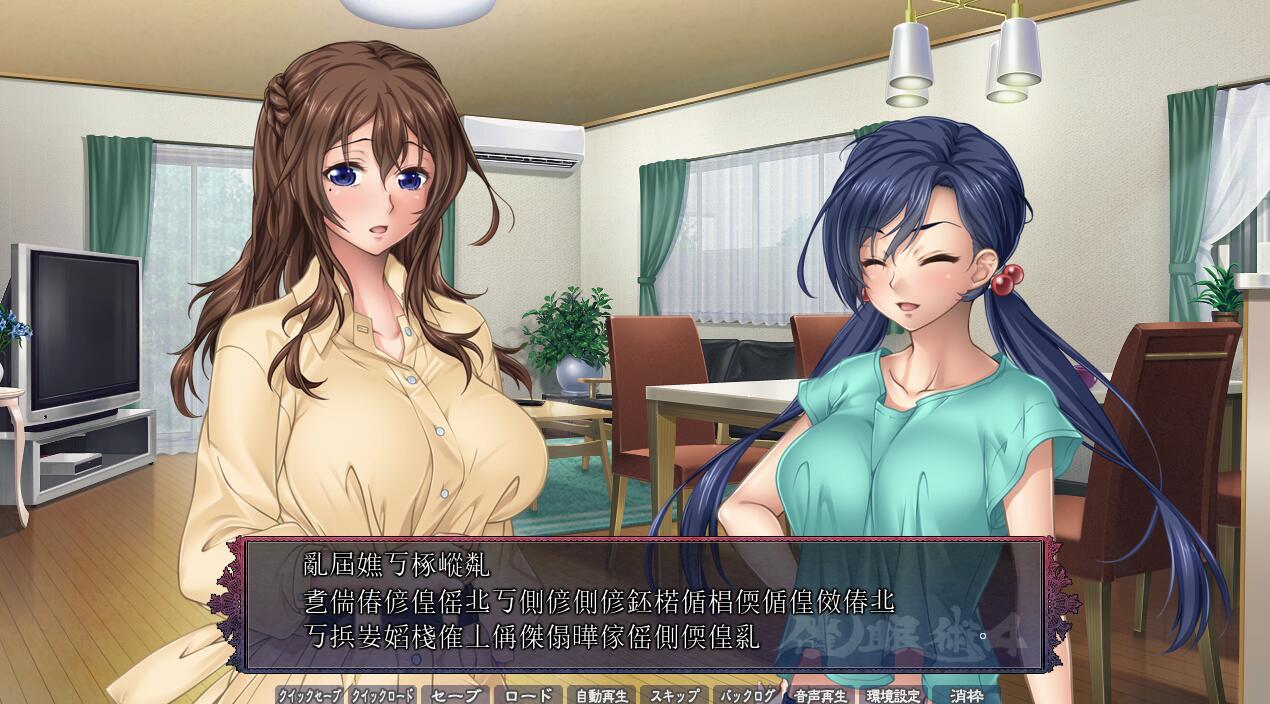Replay voice with 音声再生
Image resolution: width=1270 pixels, height=704 pixels.
pos(819,695)
